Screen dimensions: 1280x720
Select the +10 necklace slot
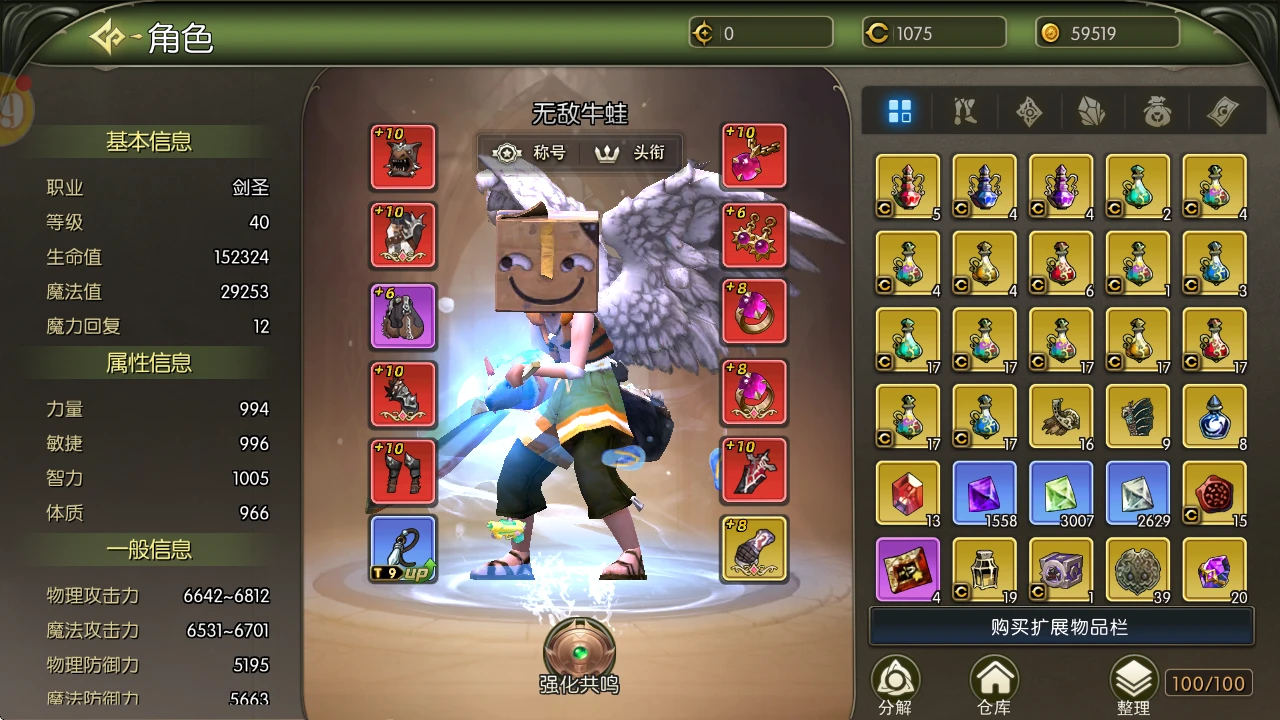754,157
